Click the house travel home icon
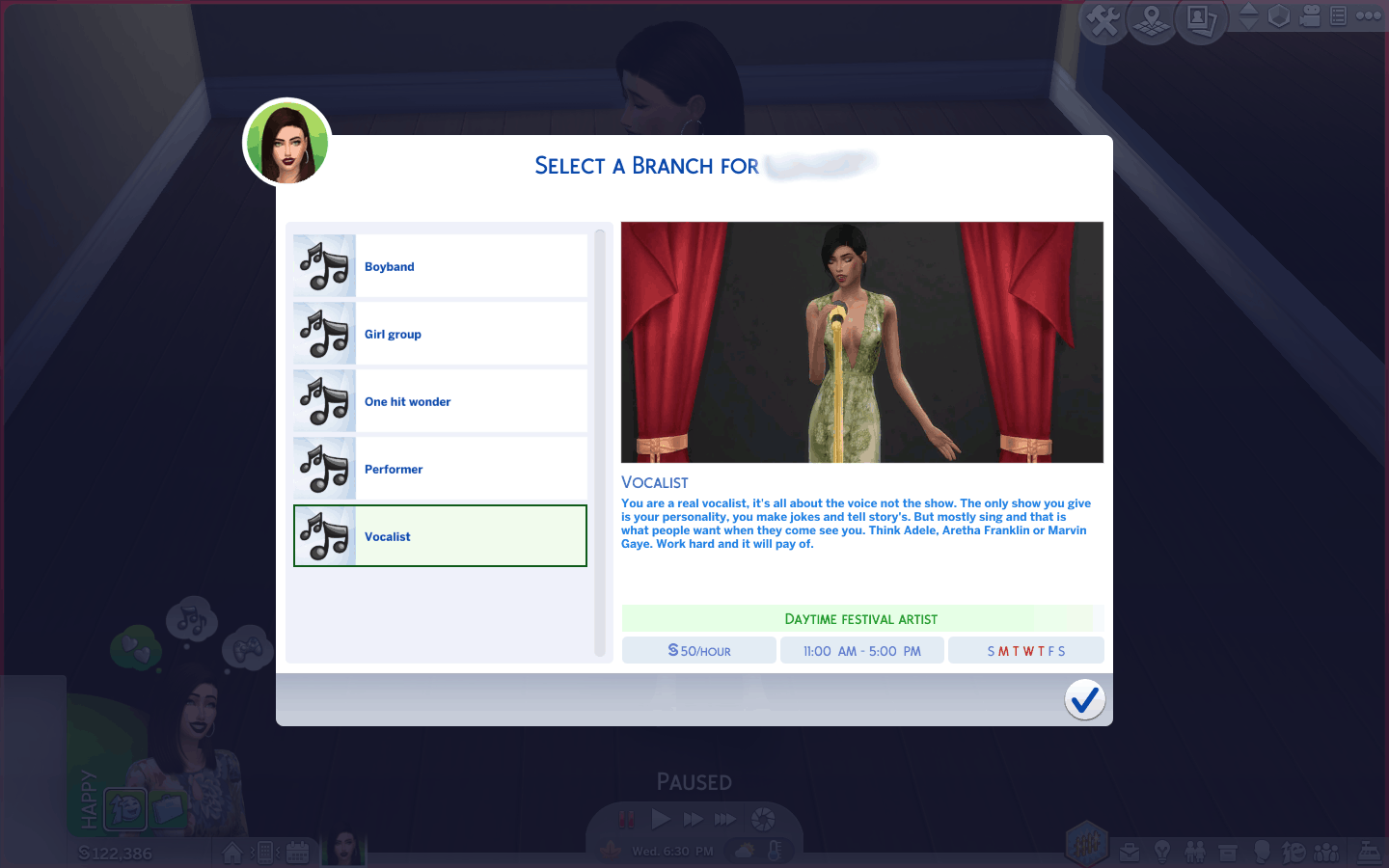Image resolution: width=1389 pixels, height=868 pixels. [x=232, y=853]
